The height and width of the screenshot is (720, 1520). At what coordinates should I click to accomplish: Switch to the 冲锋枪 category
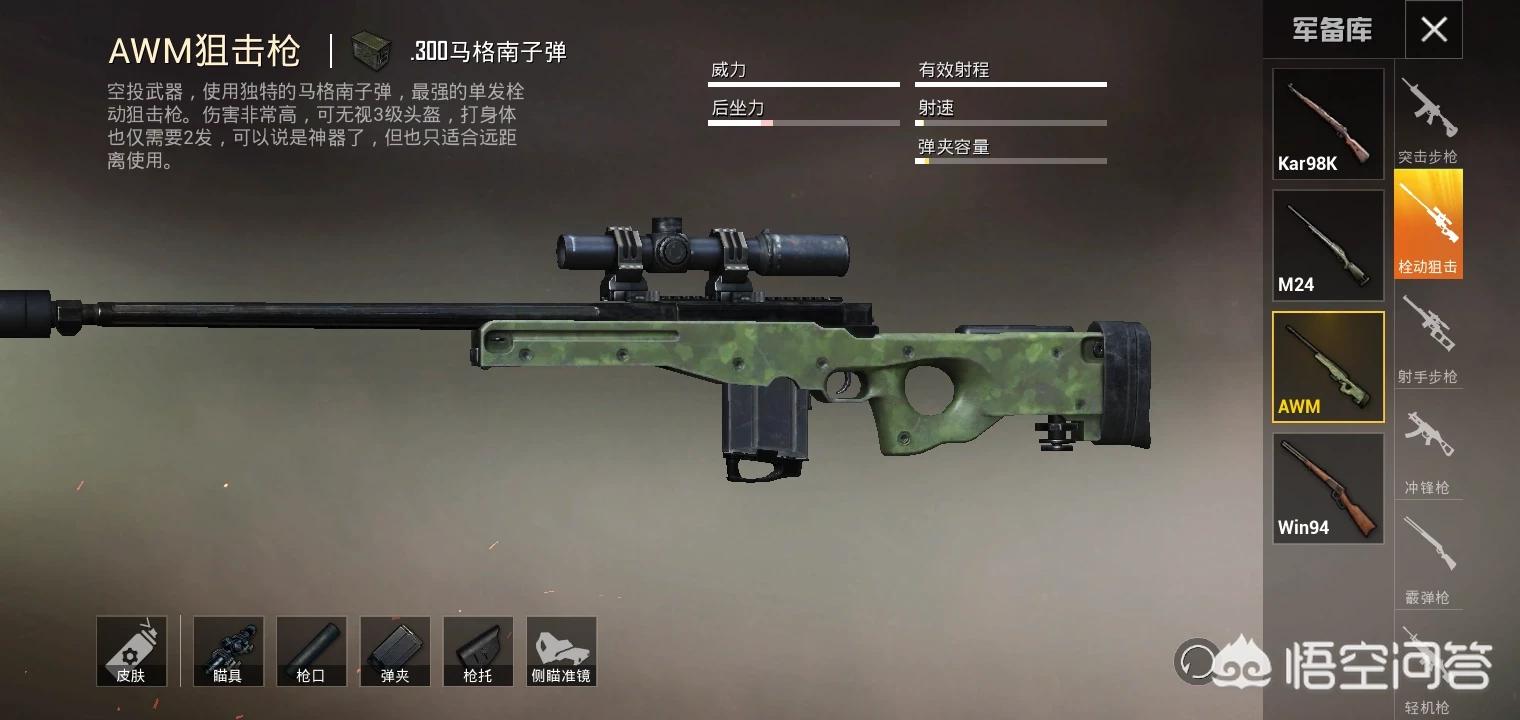click(x=1428, y=450)
